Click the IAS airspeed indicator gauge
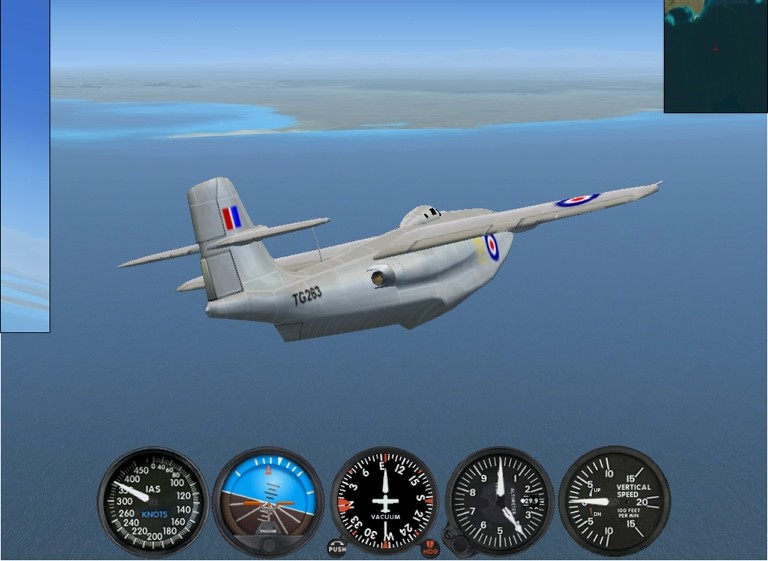 (x=153, y=500)
